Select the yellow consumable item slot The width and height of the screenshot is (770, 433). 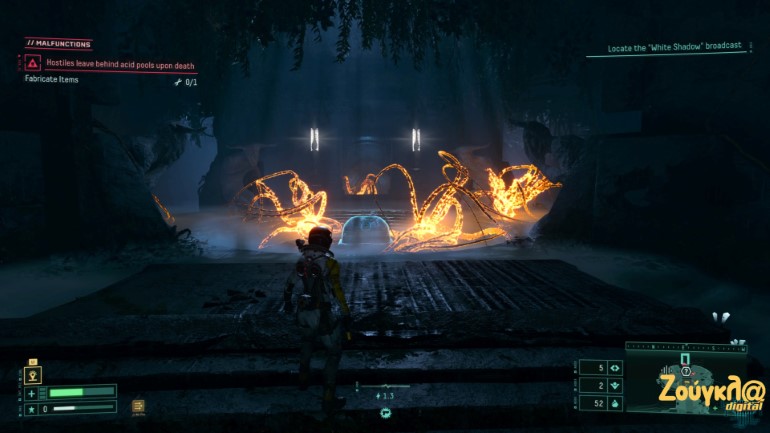(138, 406)
